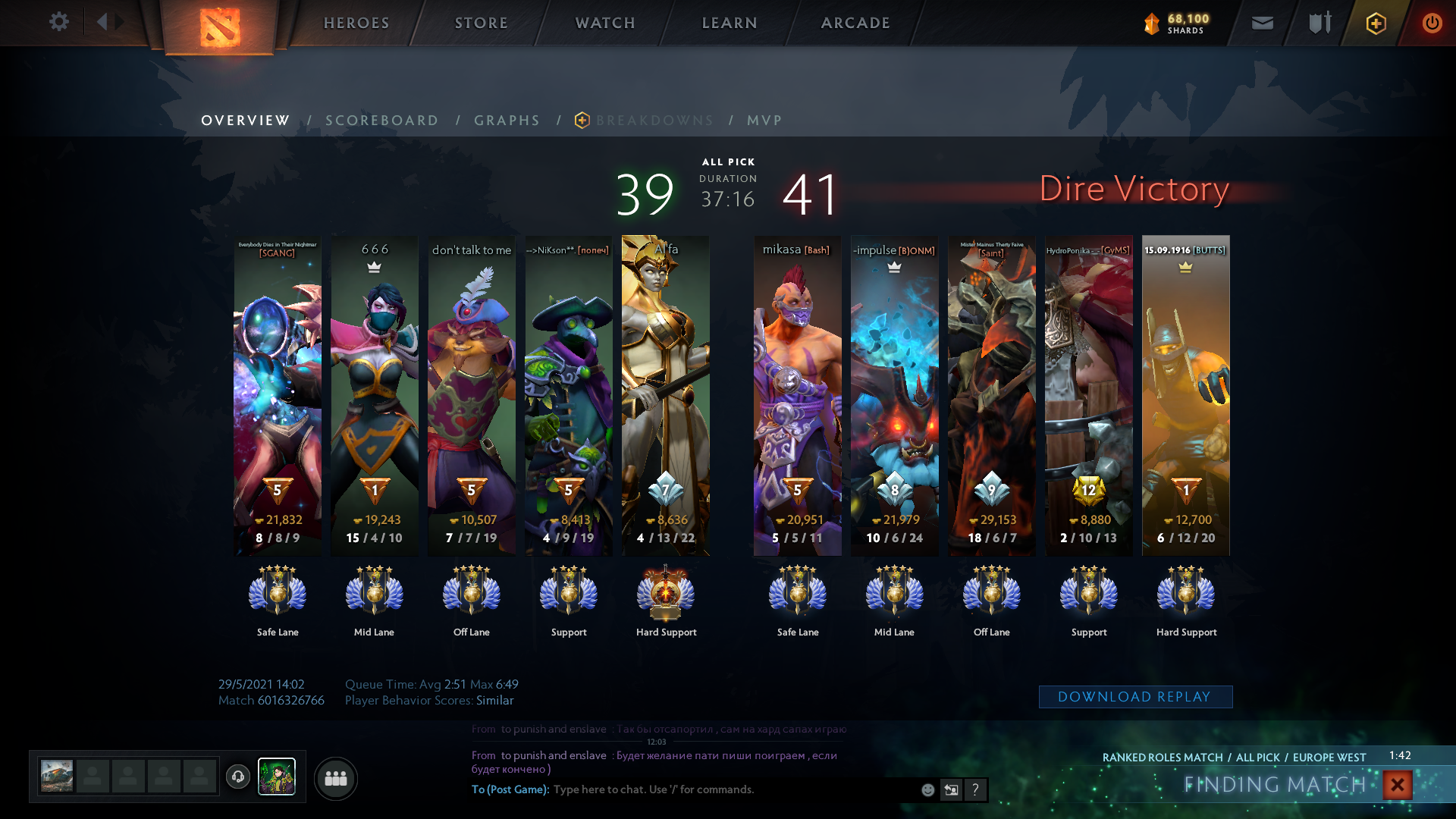Go to the Heroes section
Screen dimensions: 1456x819
pos(356,23)
